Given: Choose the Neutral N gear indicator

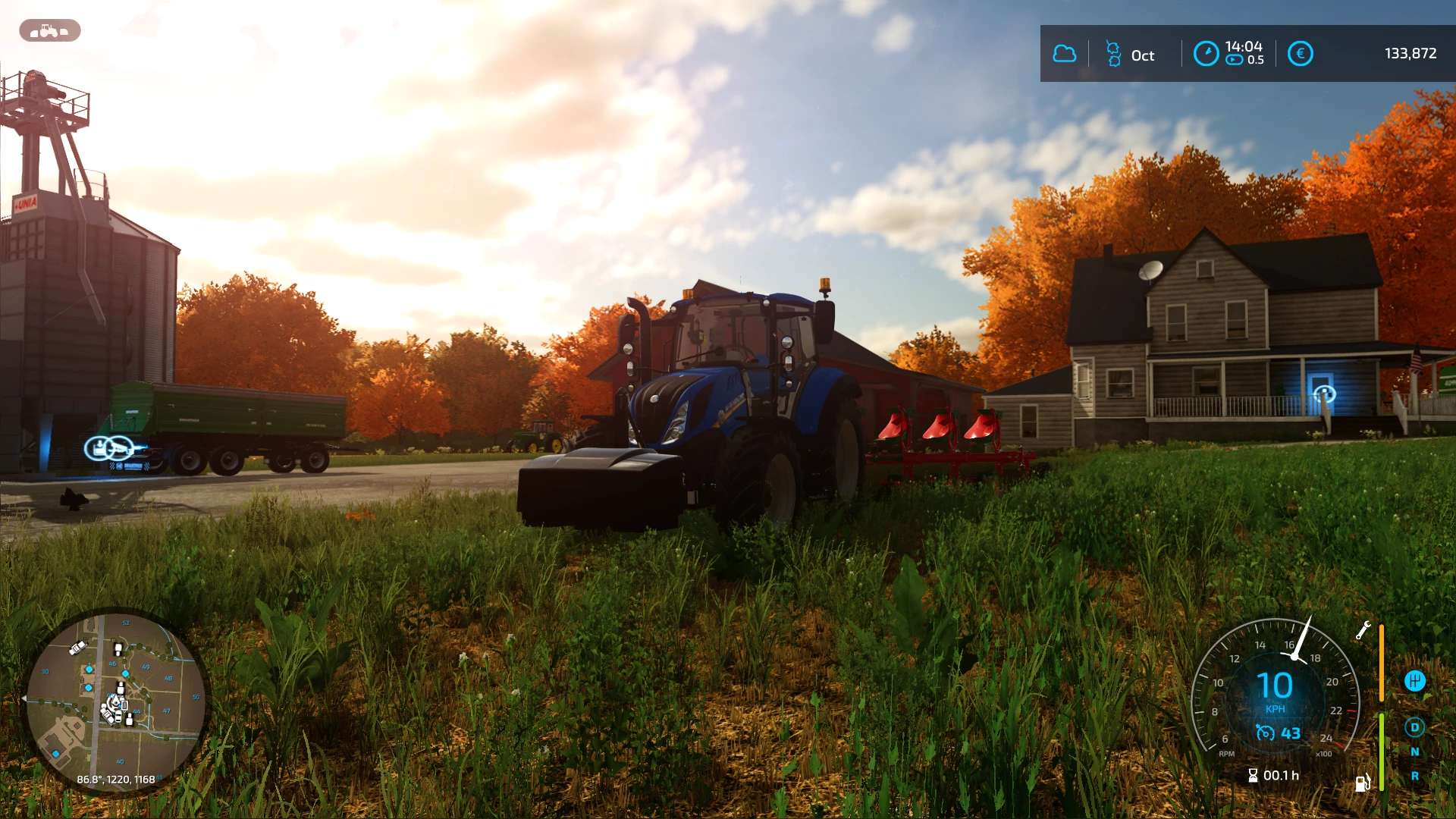Looking at the screenshot, I should [x=1414, y=752].
